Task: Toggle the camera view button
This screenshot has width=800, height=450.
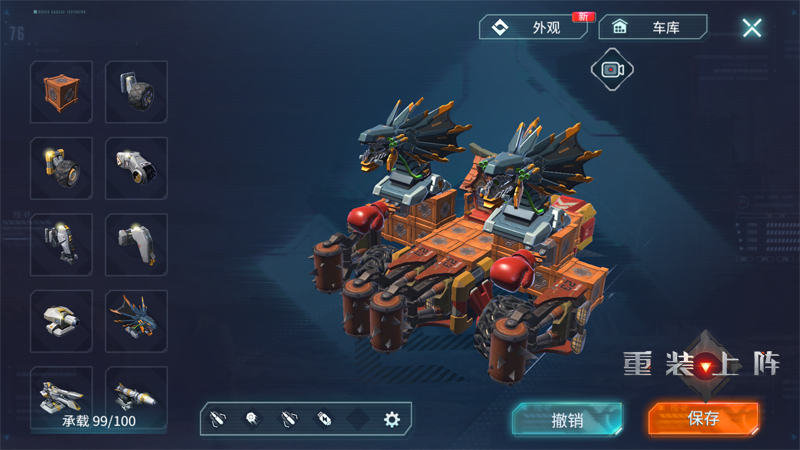Action: point(612,69)
